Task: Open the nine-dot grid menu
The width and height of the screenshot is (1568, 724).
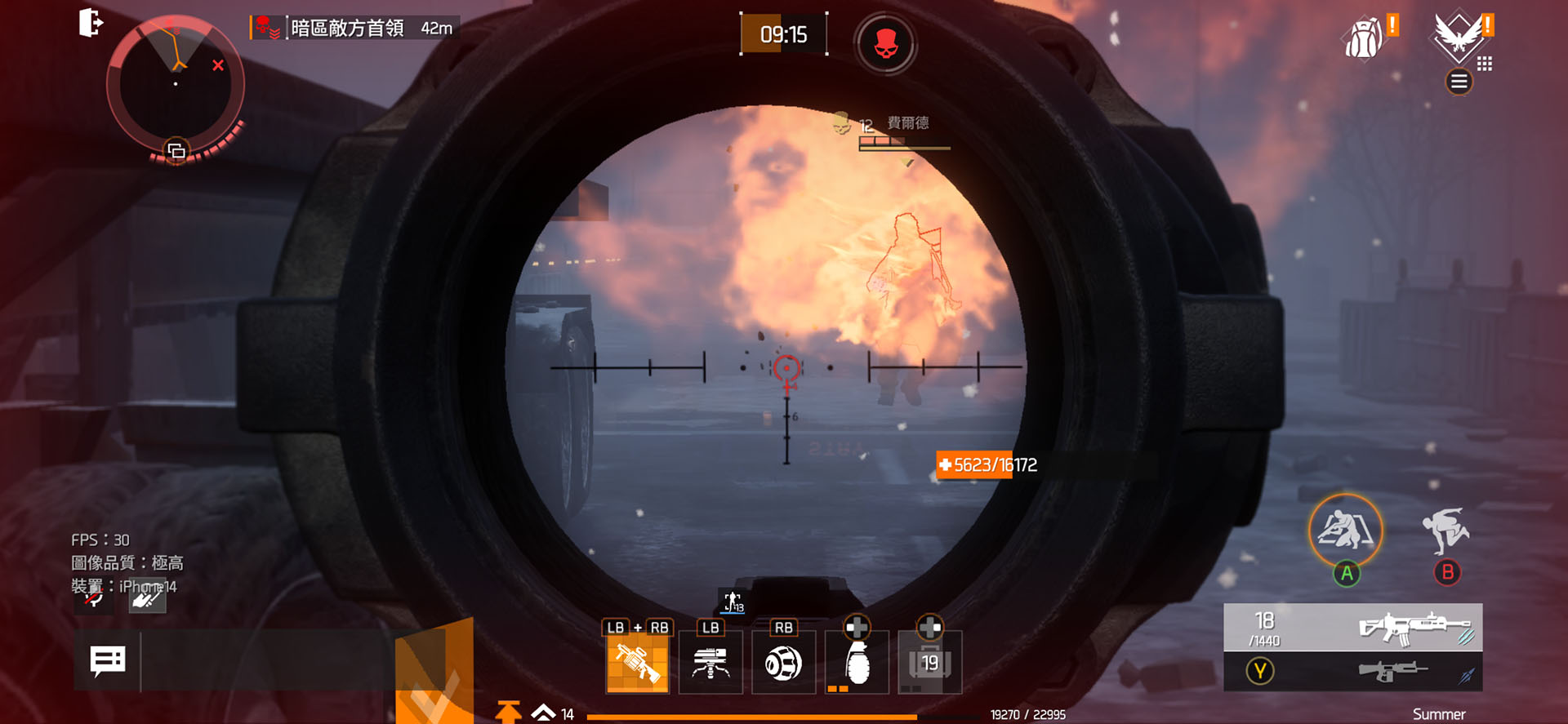Action: 1485,64
